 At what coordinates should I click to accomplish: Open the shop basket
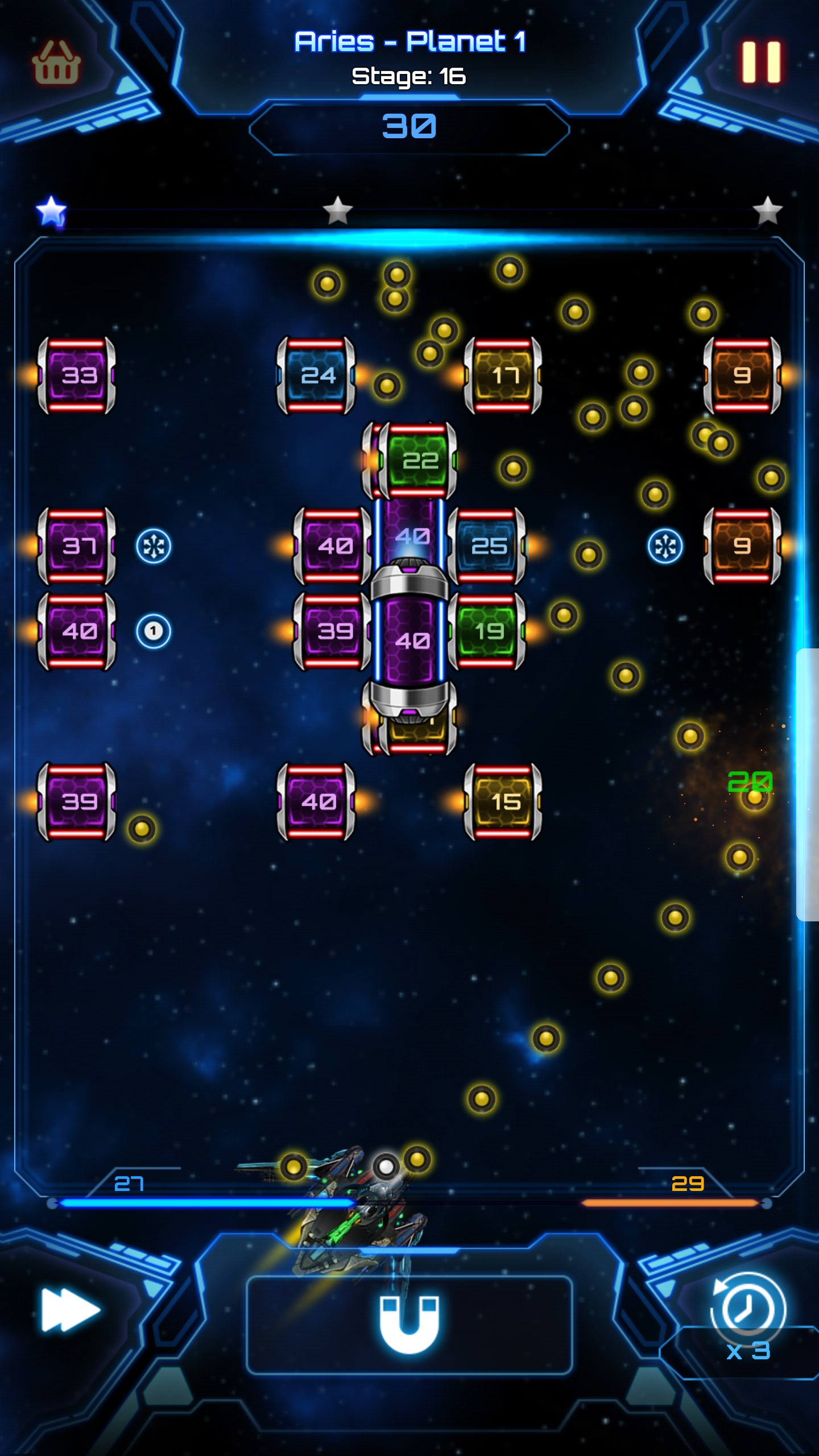click(56, 63)
